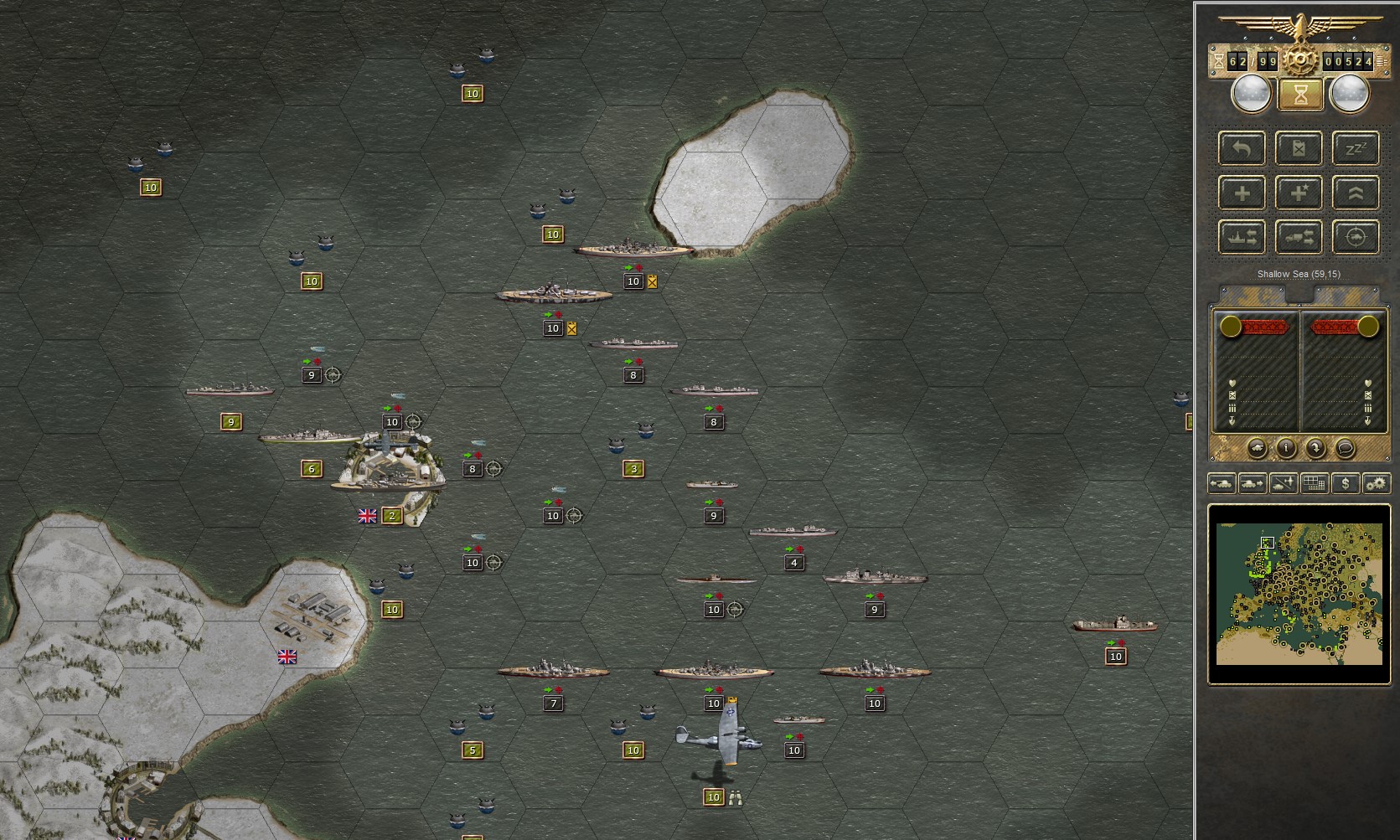Open game options via the gear icon
The height and width of the screenshot is (840, 1400).
click(1375, 483)
